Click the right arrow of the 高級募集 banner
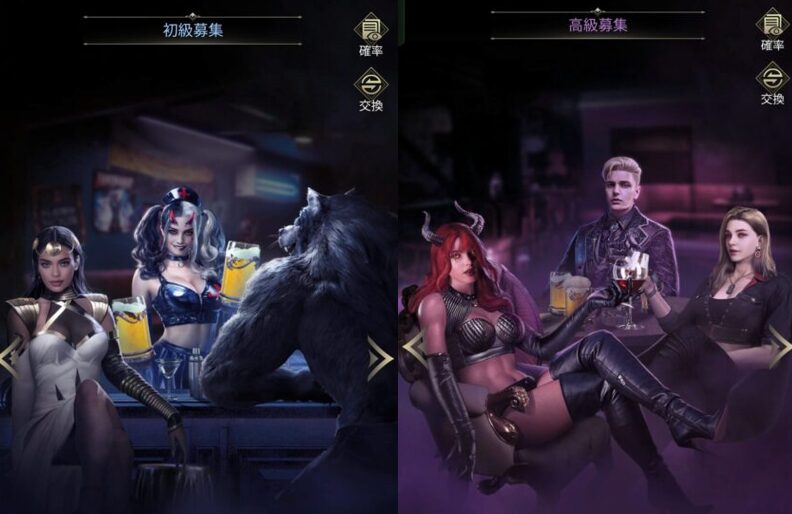This screenshot has width=792, height=514. pyautogui.click(x=780, y=348)
